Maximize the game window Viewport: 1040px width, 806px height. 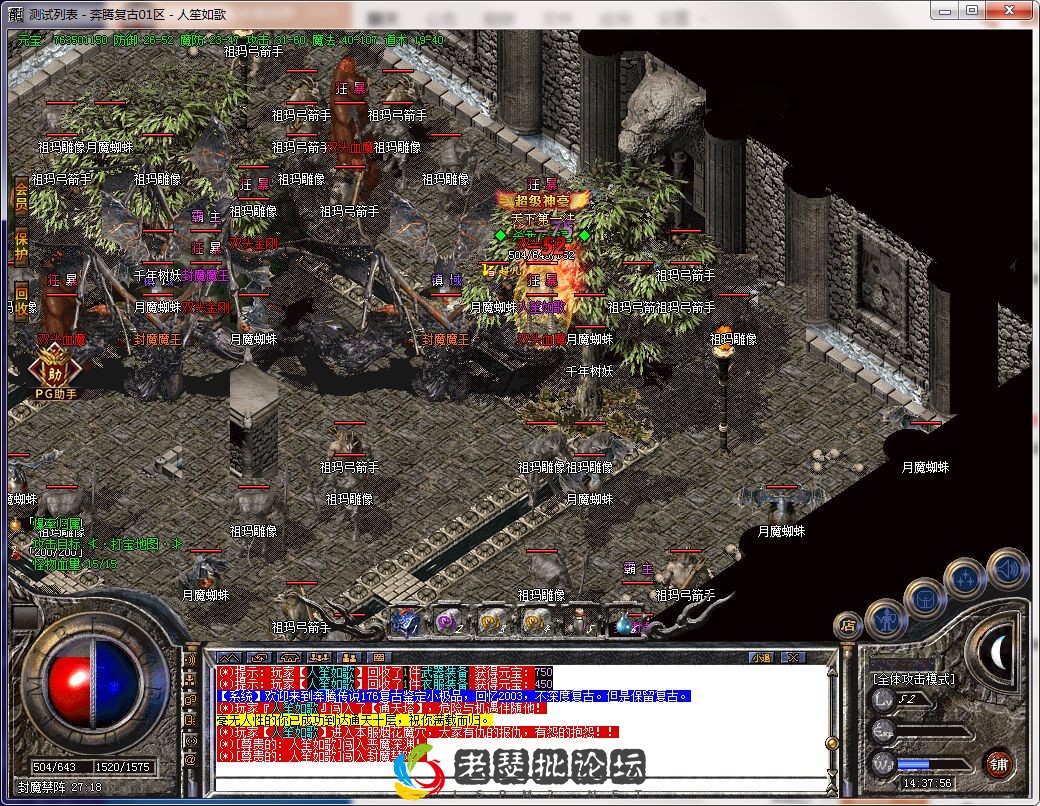[x=971, y=9]
